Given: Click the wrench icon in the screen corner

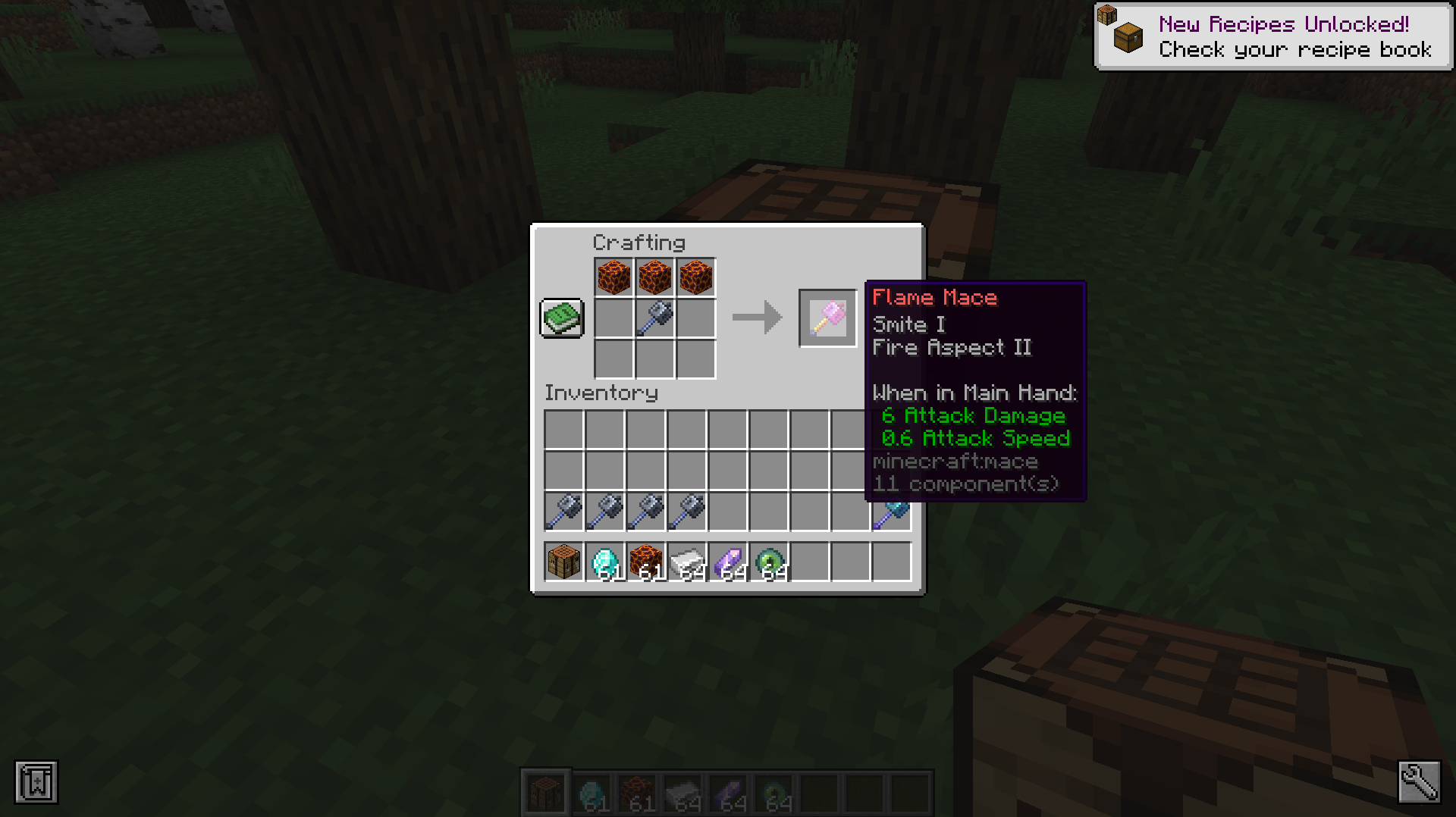Looking at the screenshot, I should pos(1419,781).
